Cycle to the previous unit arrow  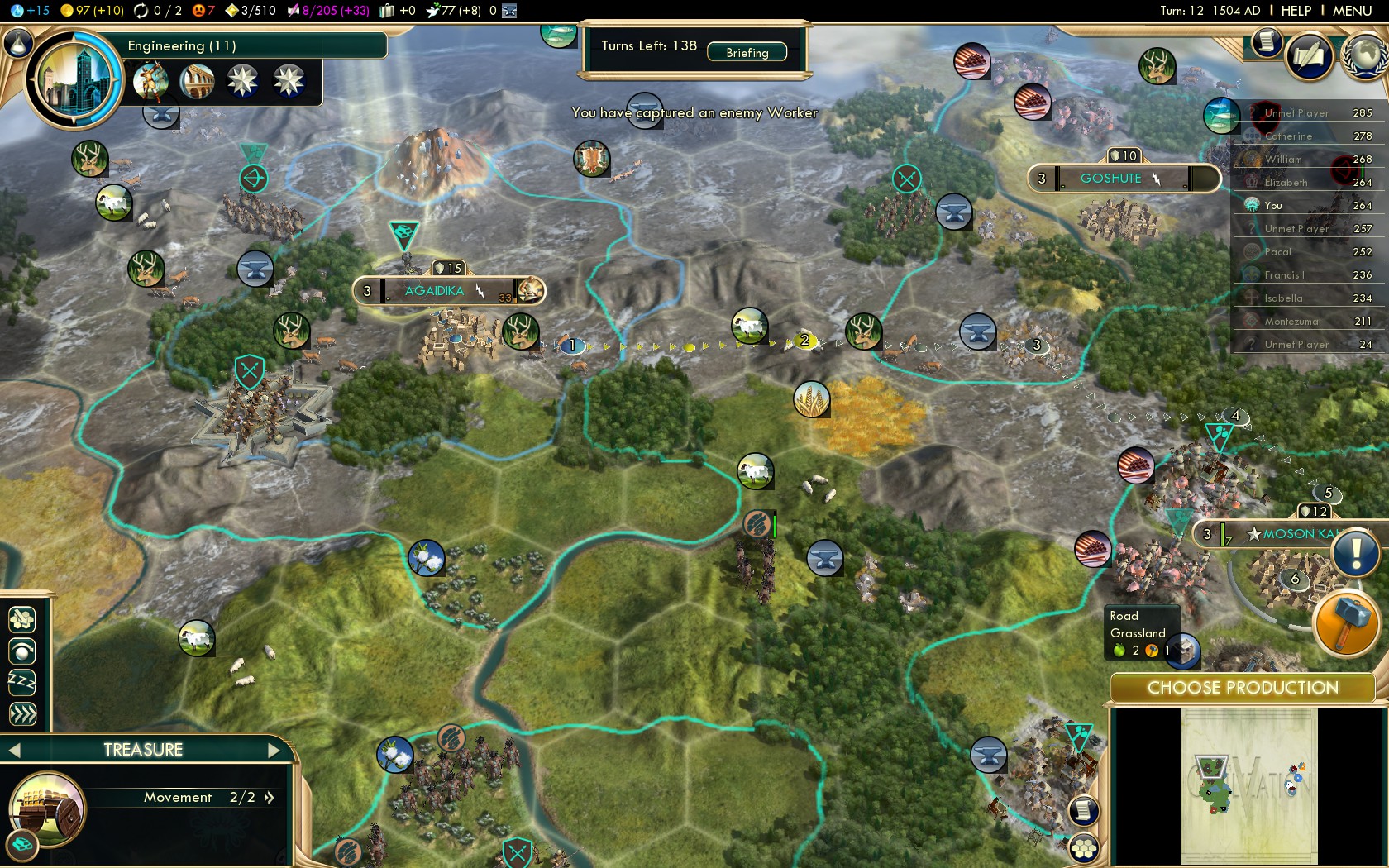point(14,750)
